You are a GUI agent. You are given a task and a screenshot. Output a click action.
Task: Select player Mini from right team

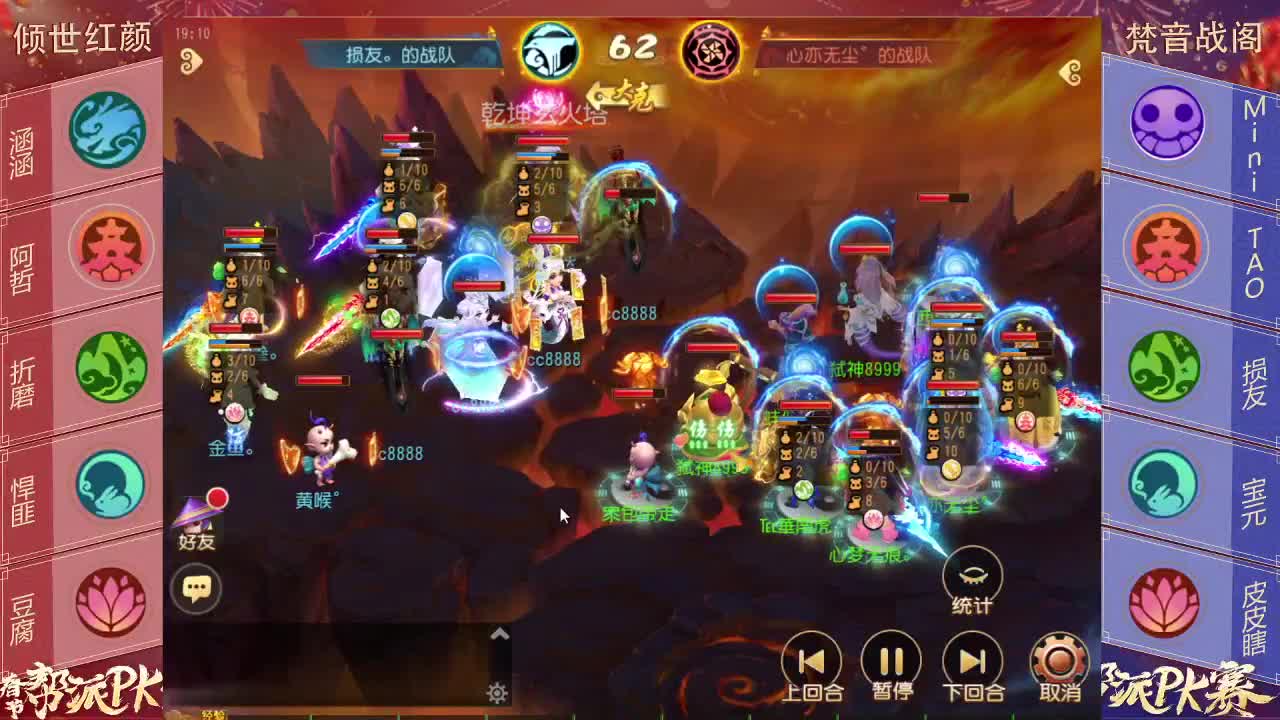pyautogui.click(x=1166, y=122)
